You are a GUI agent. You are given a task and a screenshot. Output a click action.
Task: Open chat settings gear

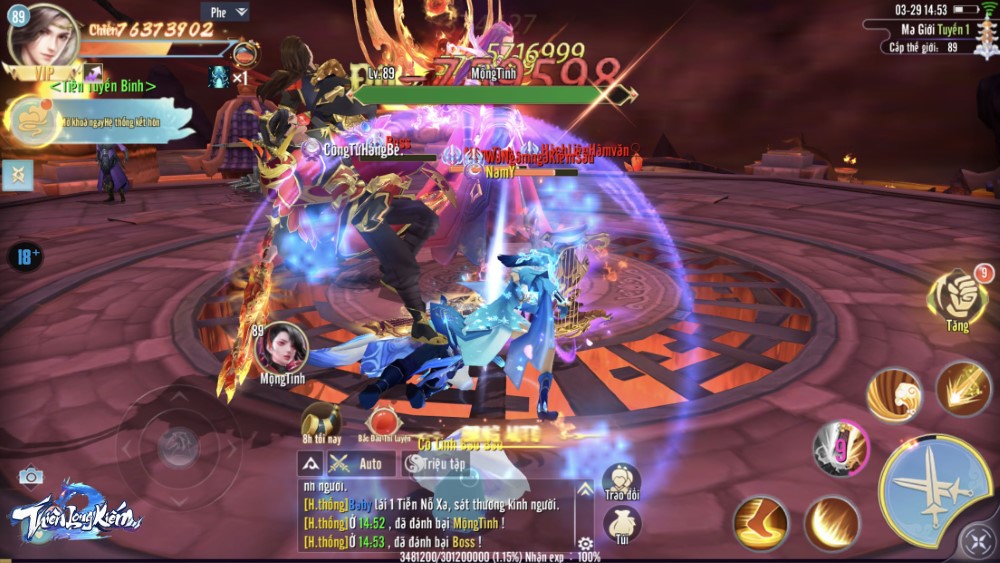click(x=584, y=543)
